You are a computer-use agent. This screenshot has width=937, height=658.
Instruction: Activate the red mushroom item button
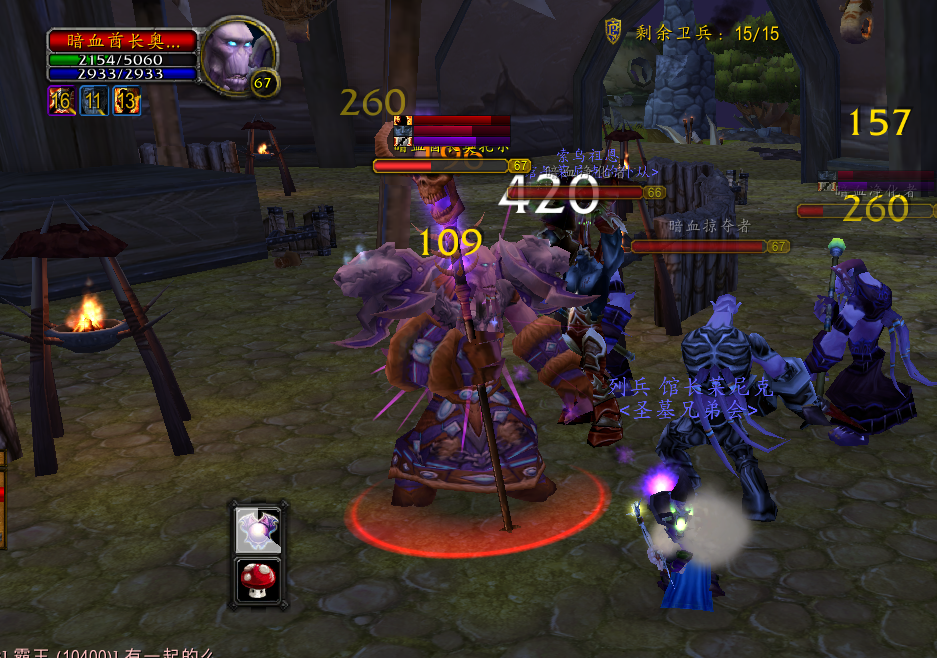coord(257,580)
